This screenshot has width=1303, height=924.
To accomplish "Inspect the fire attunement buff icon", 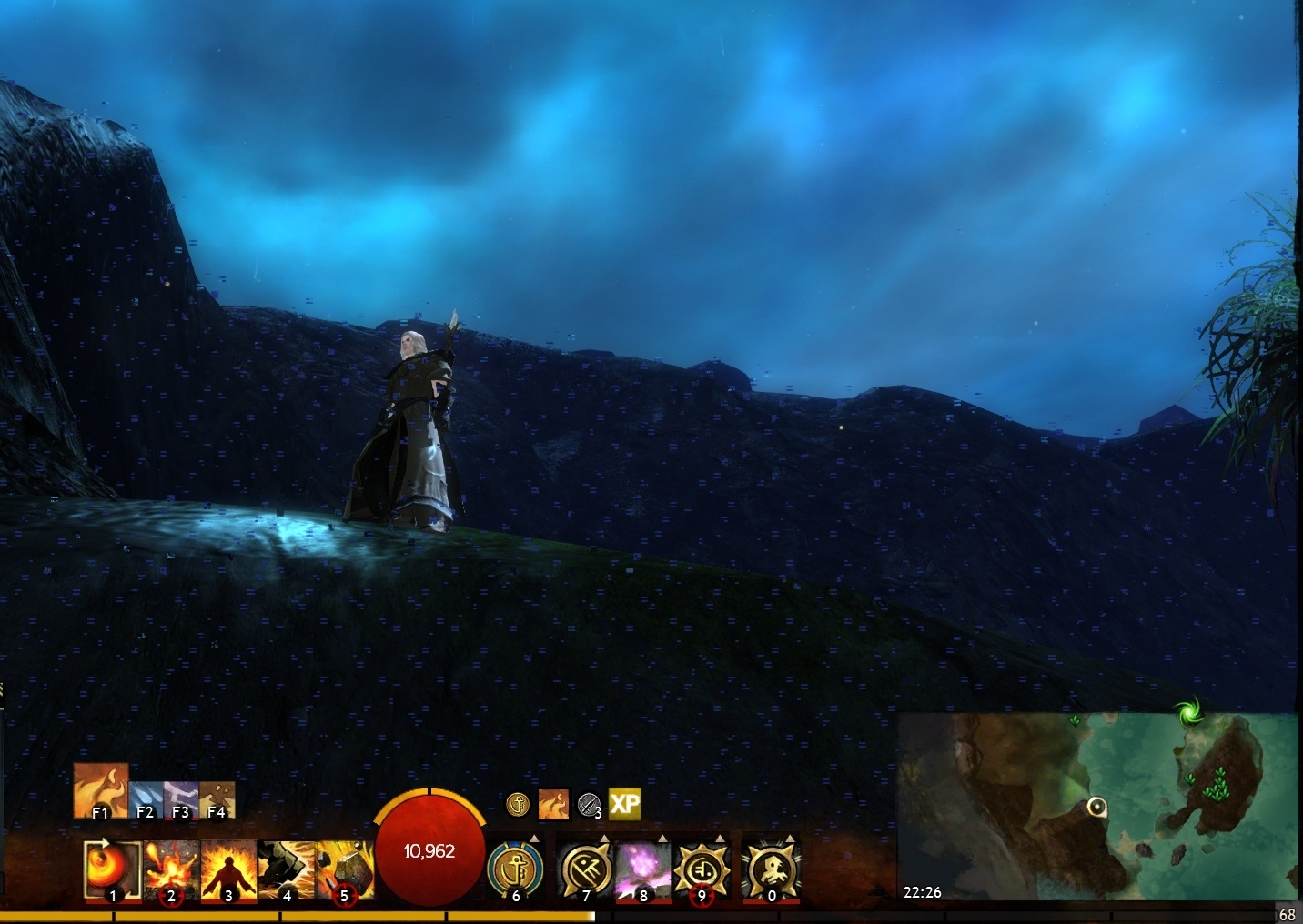I will pyautogui.click(x=554, y=804).
